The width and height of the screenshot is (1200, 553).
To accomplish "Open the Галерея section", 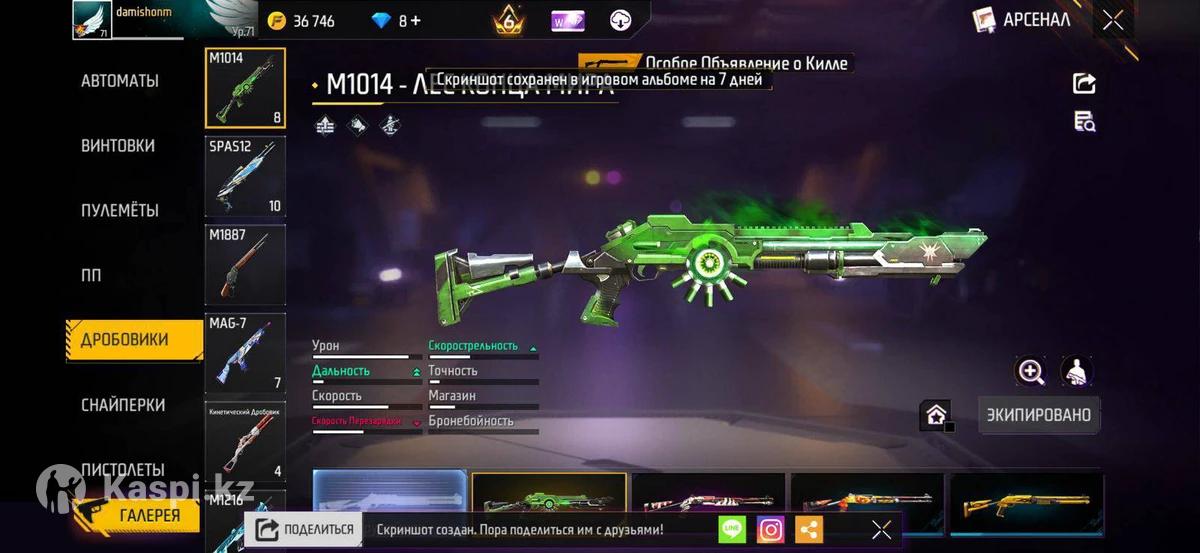I will [140, 515].
